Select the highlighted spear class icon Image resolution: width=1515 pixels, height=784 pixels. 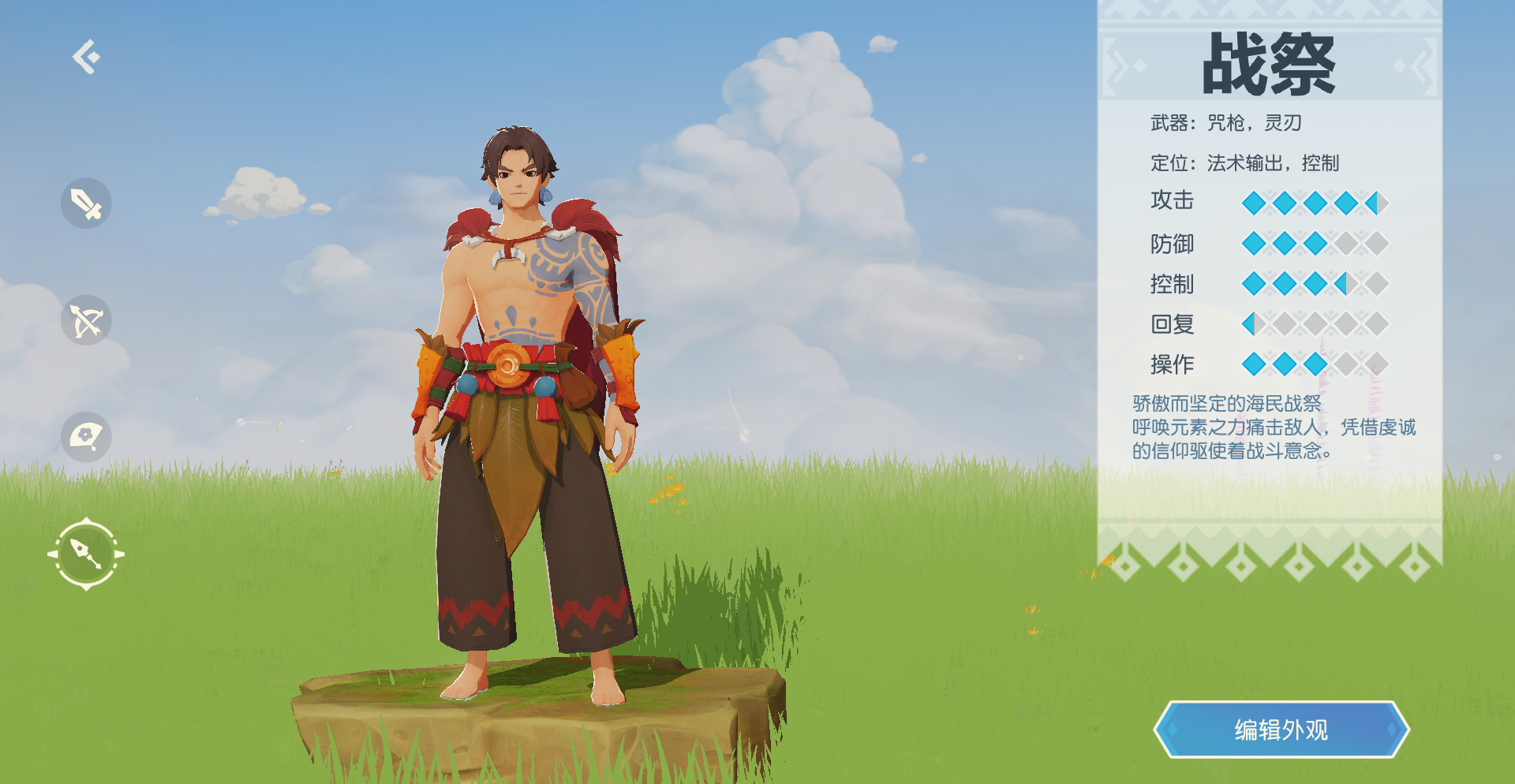(x=86, y=554)
